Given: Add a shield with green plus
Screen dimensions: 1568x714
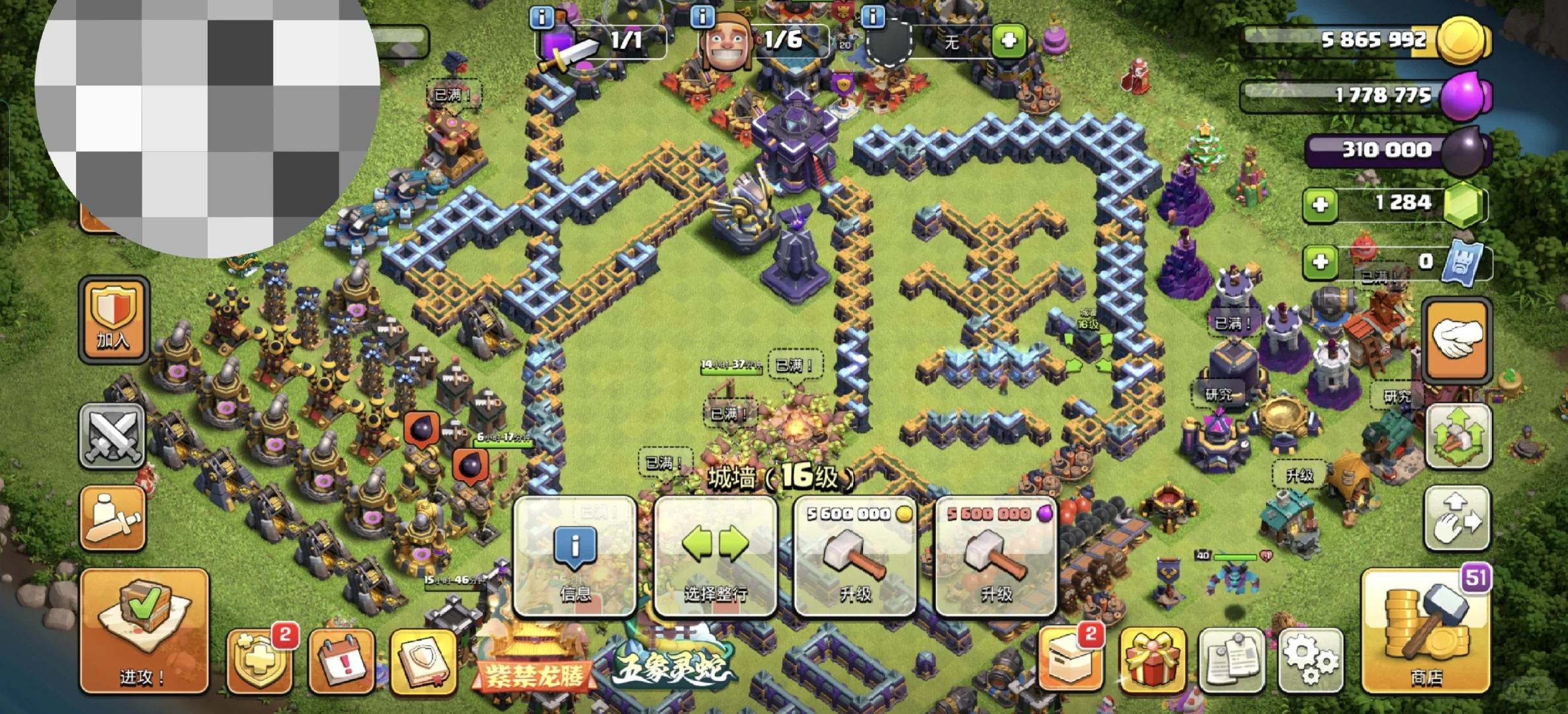Looking at the screenshot, I should pos(1009,41).
